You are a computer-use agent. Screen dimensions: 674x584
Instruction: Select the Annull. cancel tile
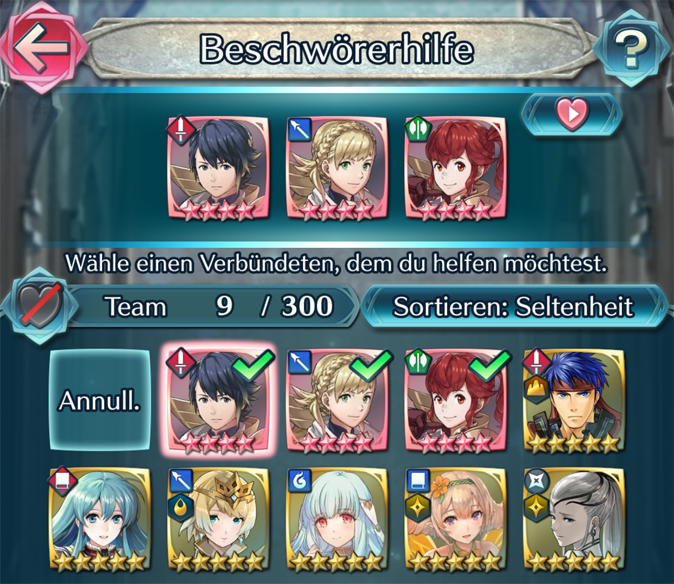[99, 401]
